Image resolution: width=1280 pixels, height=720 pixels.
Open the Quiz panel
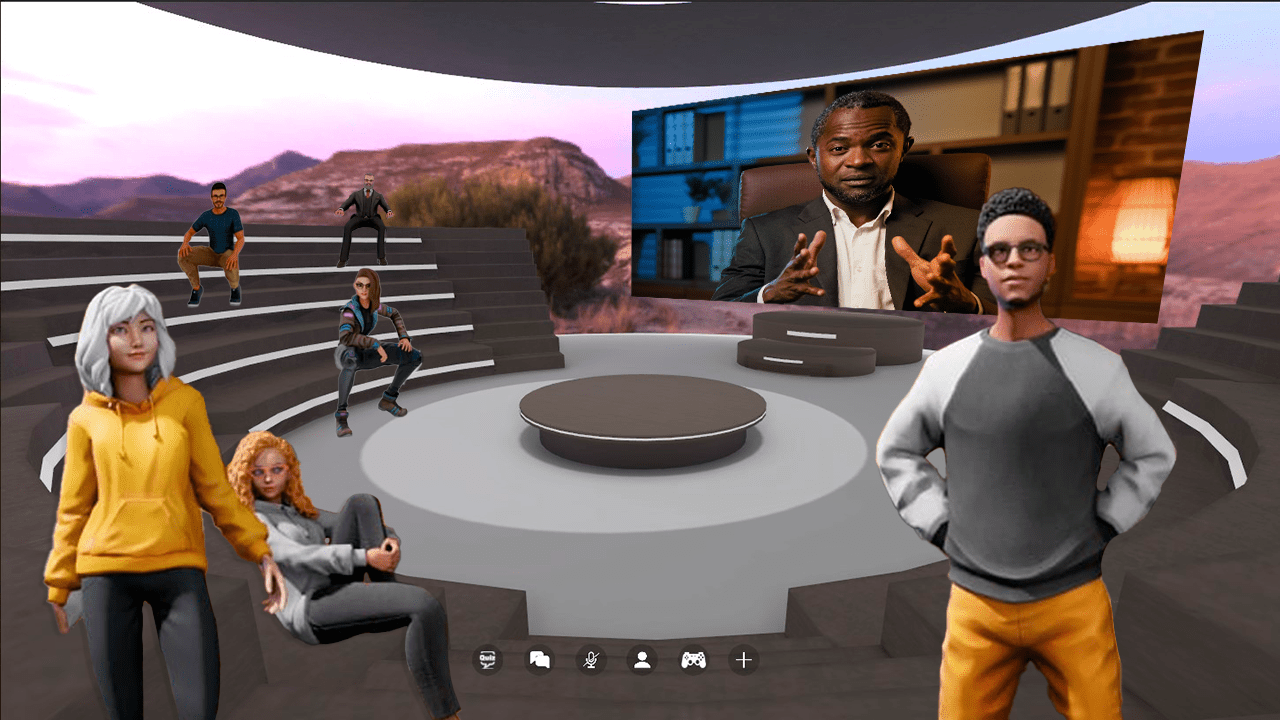(488, 660)
